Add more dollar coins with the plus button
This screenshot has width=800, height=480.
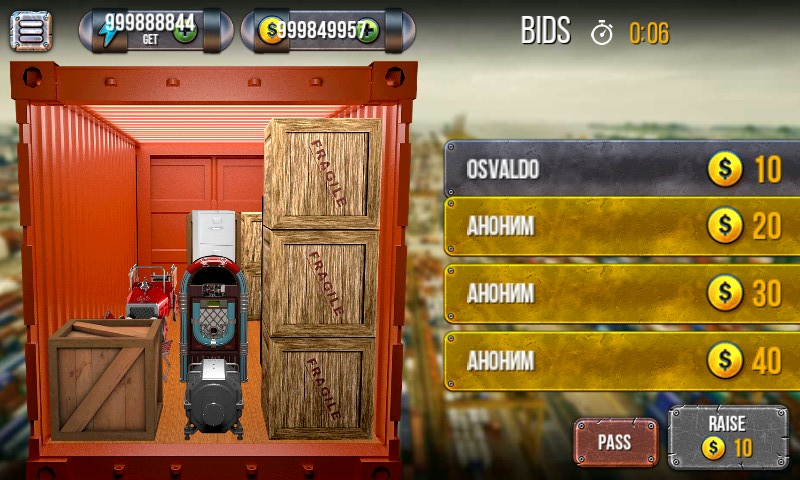[x=366, y=31]
